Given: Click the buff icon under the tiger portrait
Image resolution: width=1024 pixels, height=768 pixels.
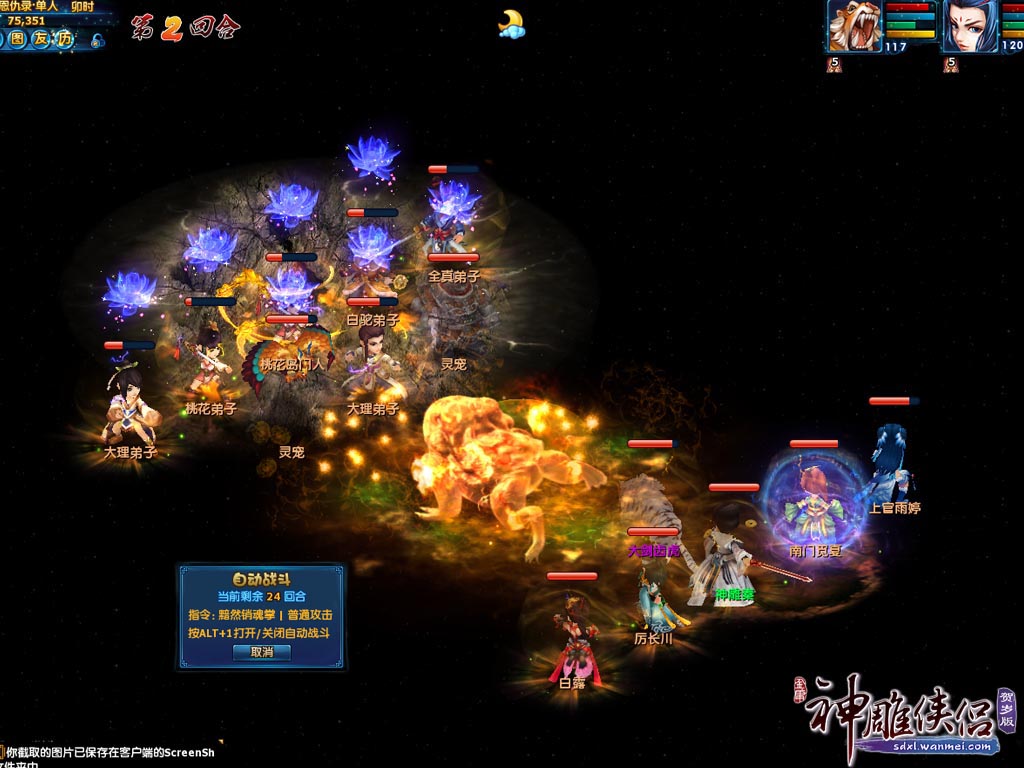Looking at the screenshot, I should [835, 64].
